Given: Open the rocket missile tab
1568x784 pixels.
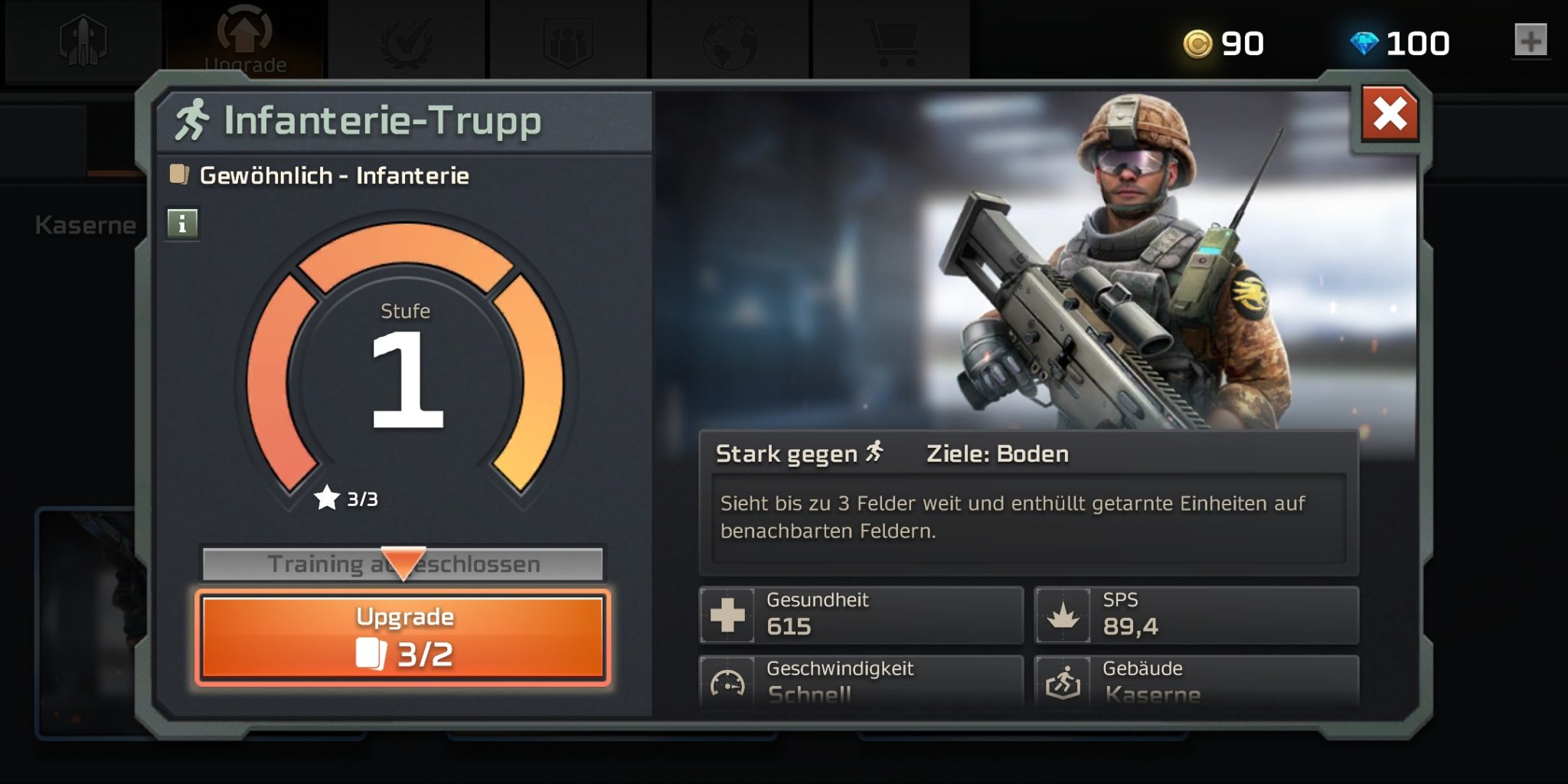Looking at the screenshot, I should (x=83, y=40).
